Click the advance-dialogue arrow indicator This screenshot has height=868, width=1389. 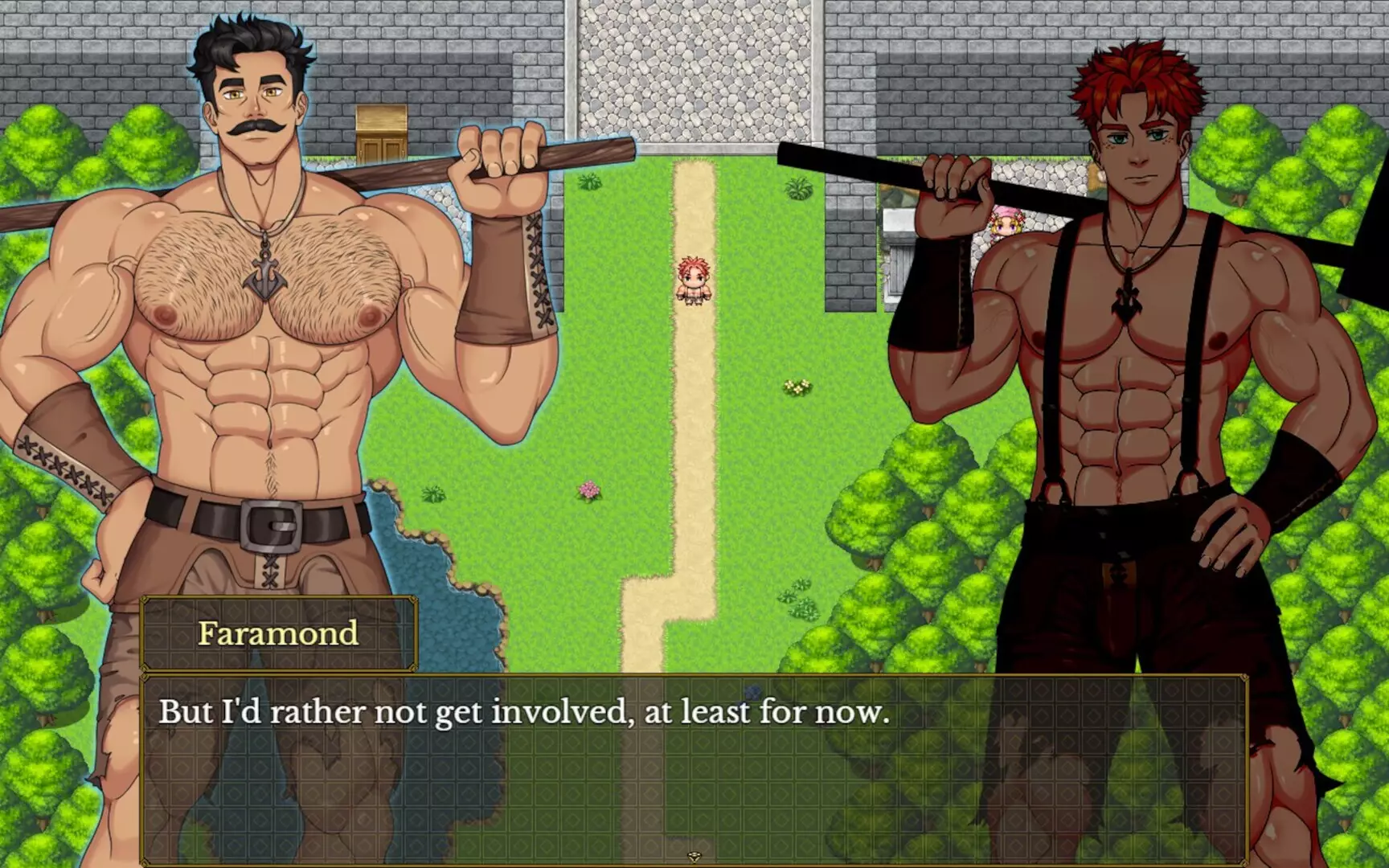[693, 857]
